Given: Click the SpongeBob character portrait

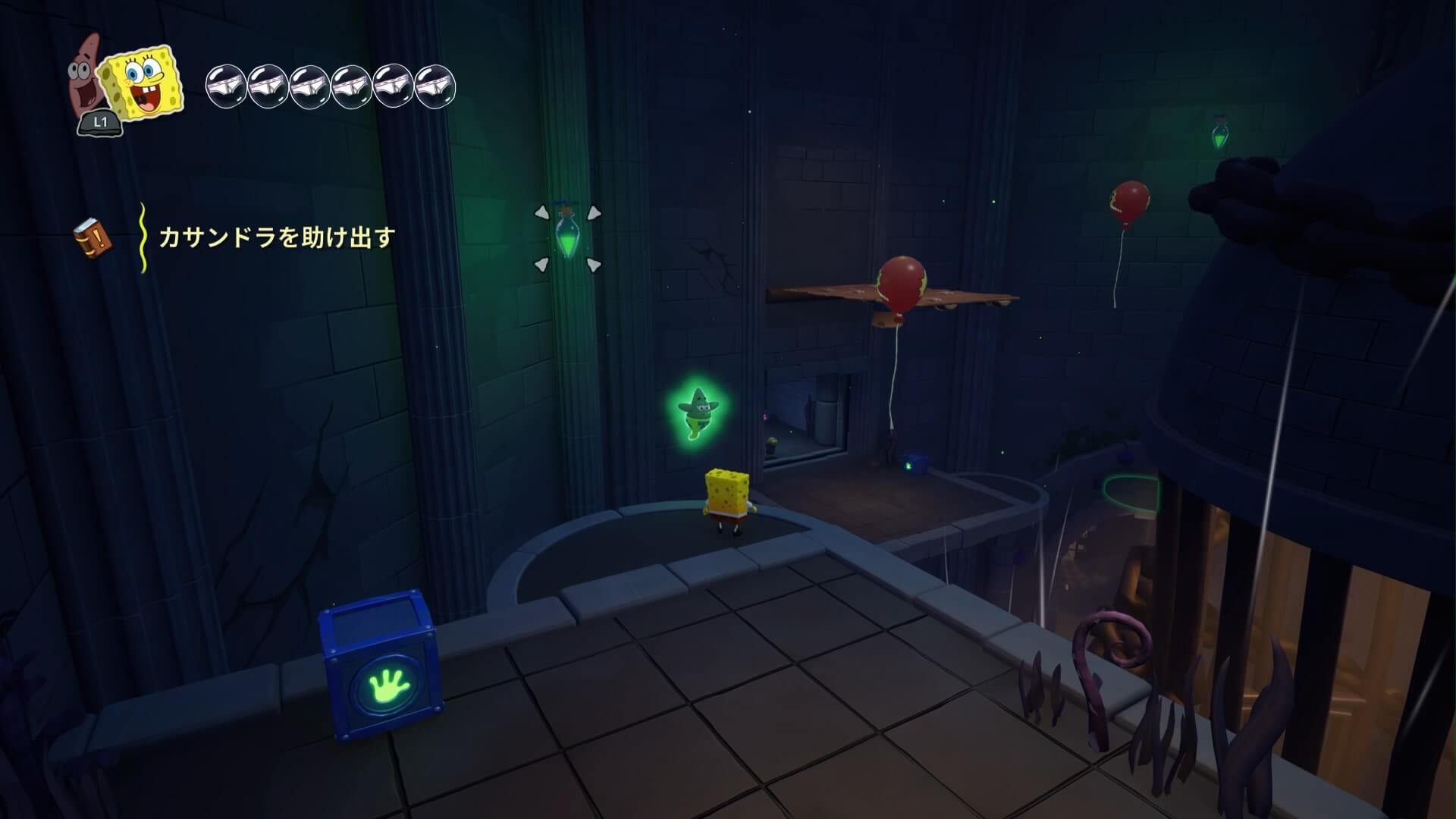Looking at the screenshot, I should (x=143, y=83).
